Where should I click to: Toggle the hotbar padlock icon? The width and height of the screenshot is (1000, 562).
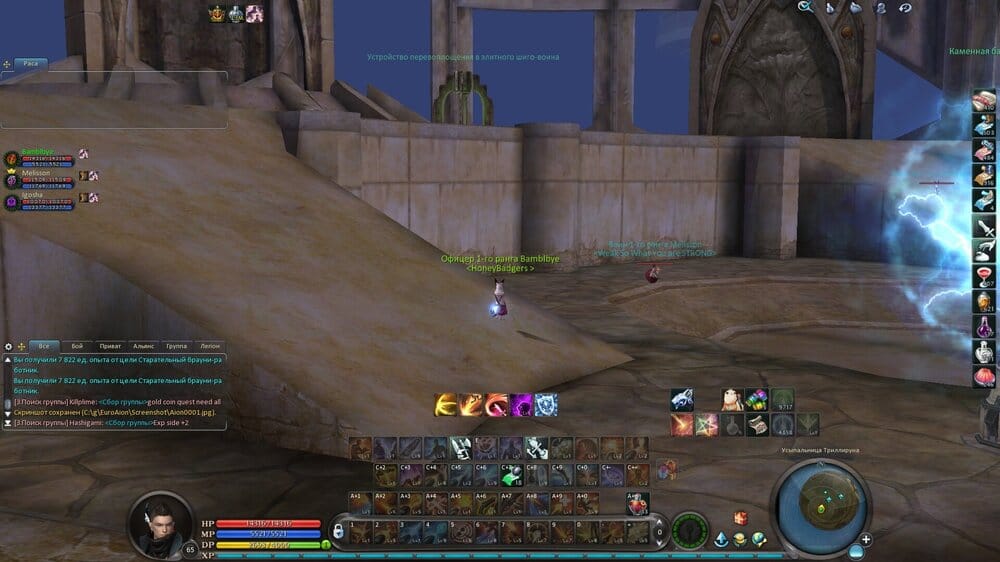point(338,531)
